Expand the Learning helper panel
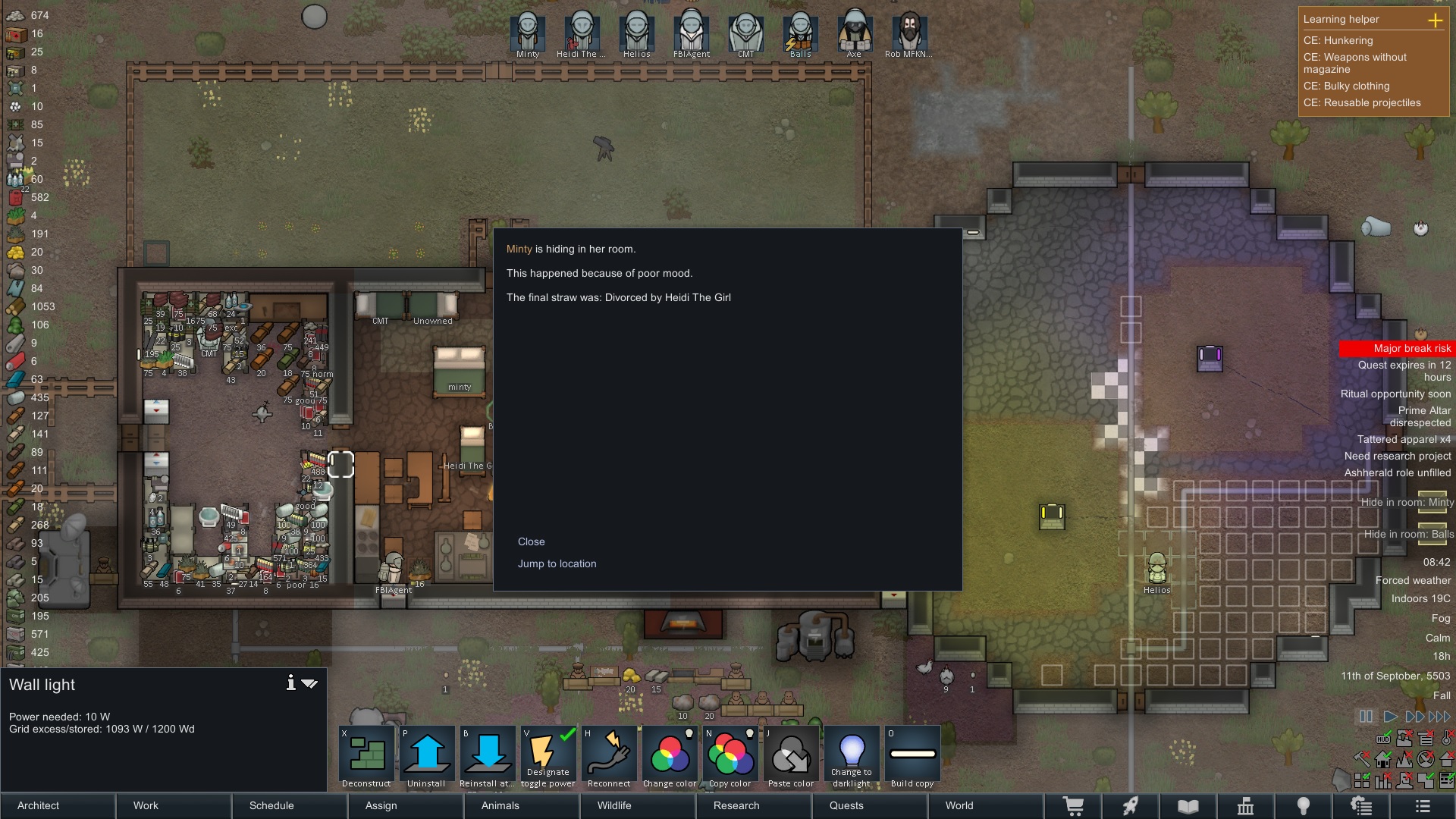The height and width of the screenshot is (819, 1456). [x=1437, y=20]
